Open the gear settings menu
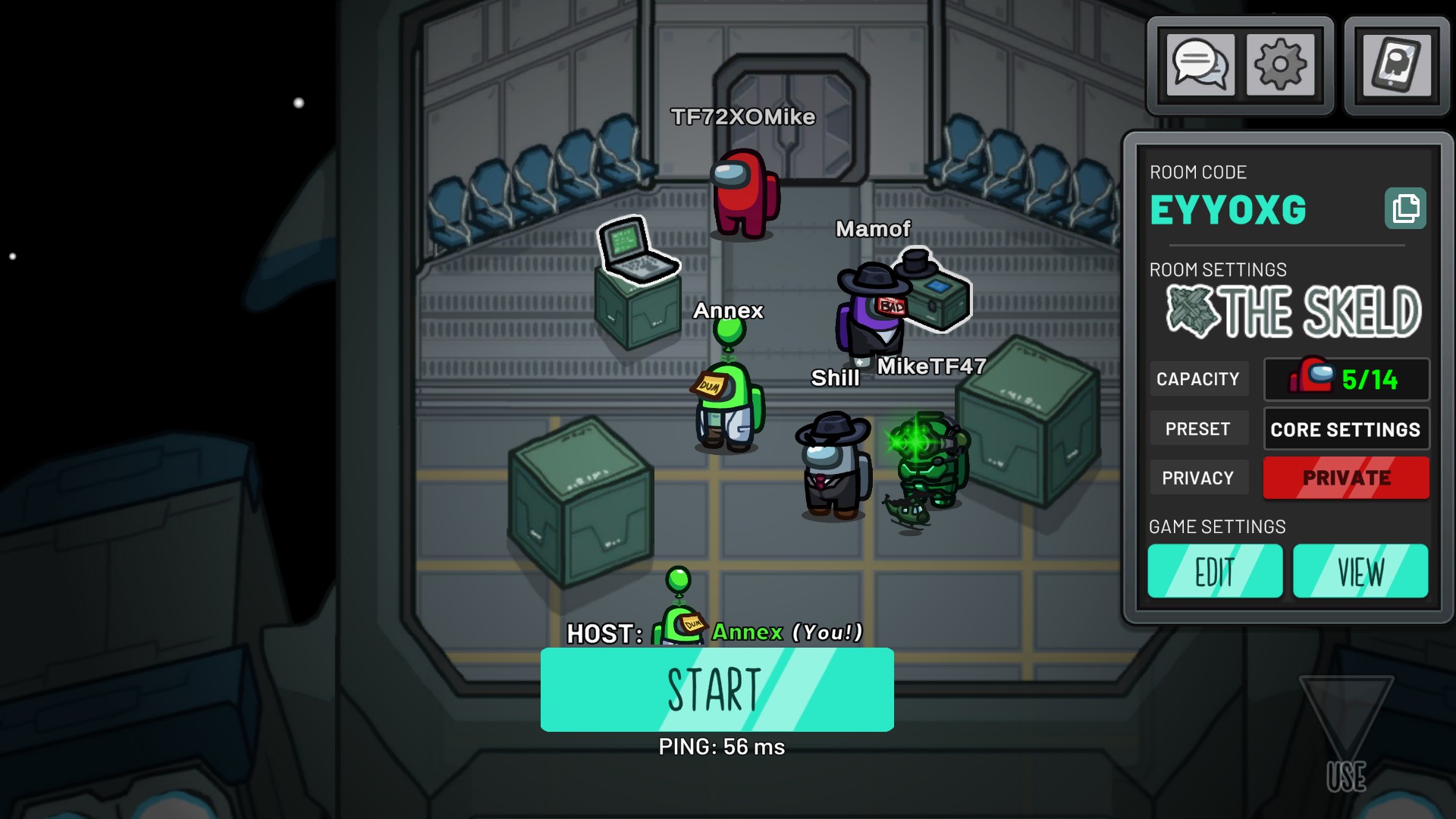The image size is (1456, 819). tap(1280, 64)
